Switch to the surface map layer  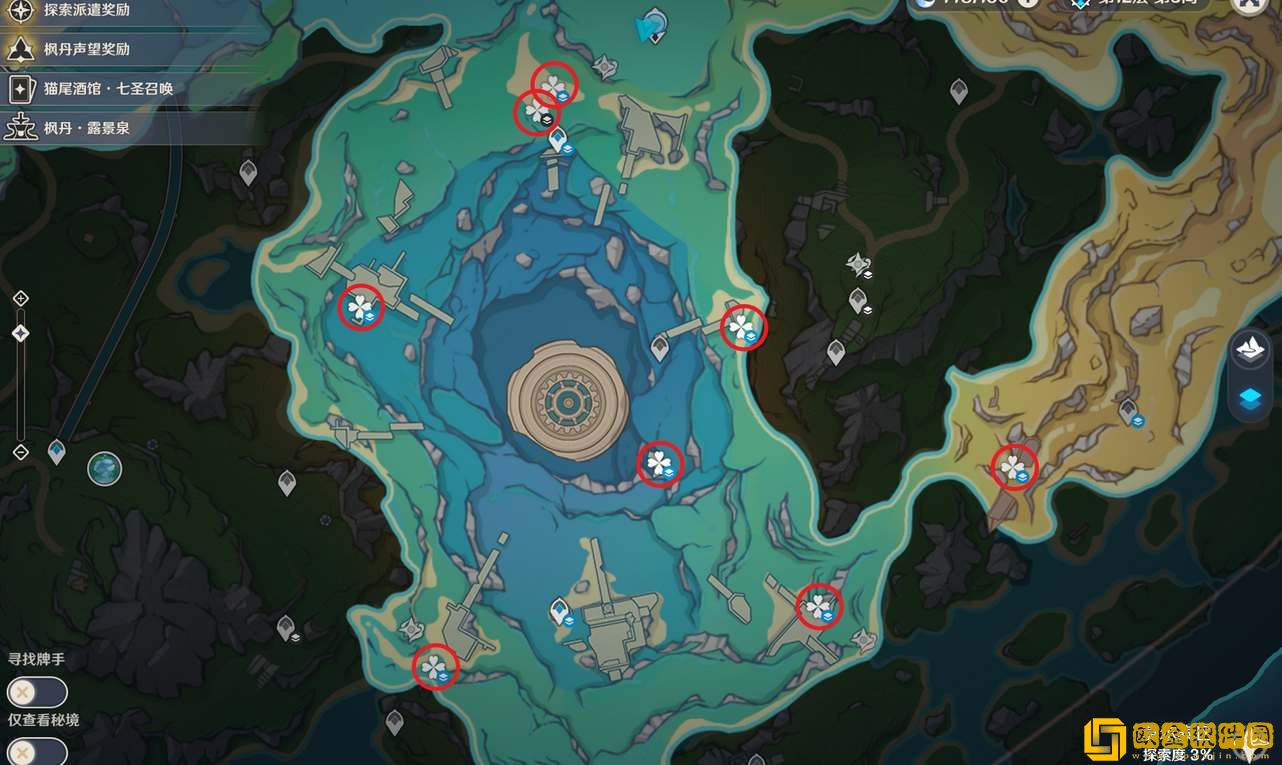click(x=1251, y=348)
